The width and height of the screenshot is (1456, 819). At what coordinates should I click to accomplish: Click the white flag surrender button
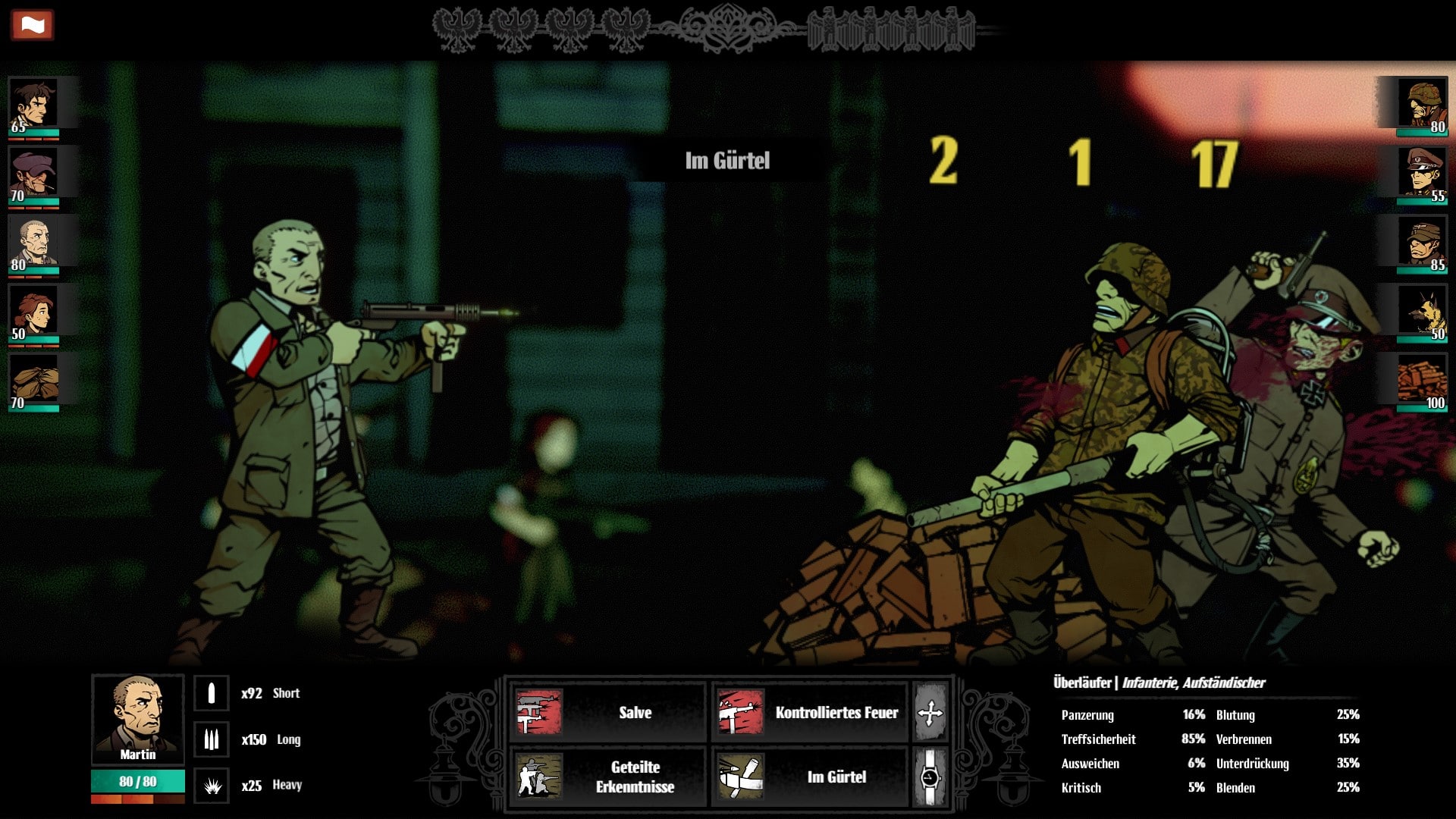[32, 25]
